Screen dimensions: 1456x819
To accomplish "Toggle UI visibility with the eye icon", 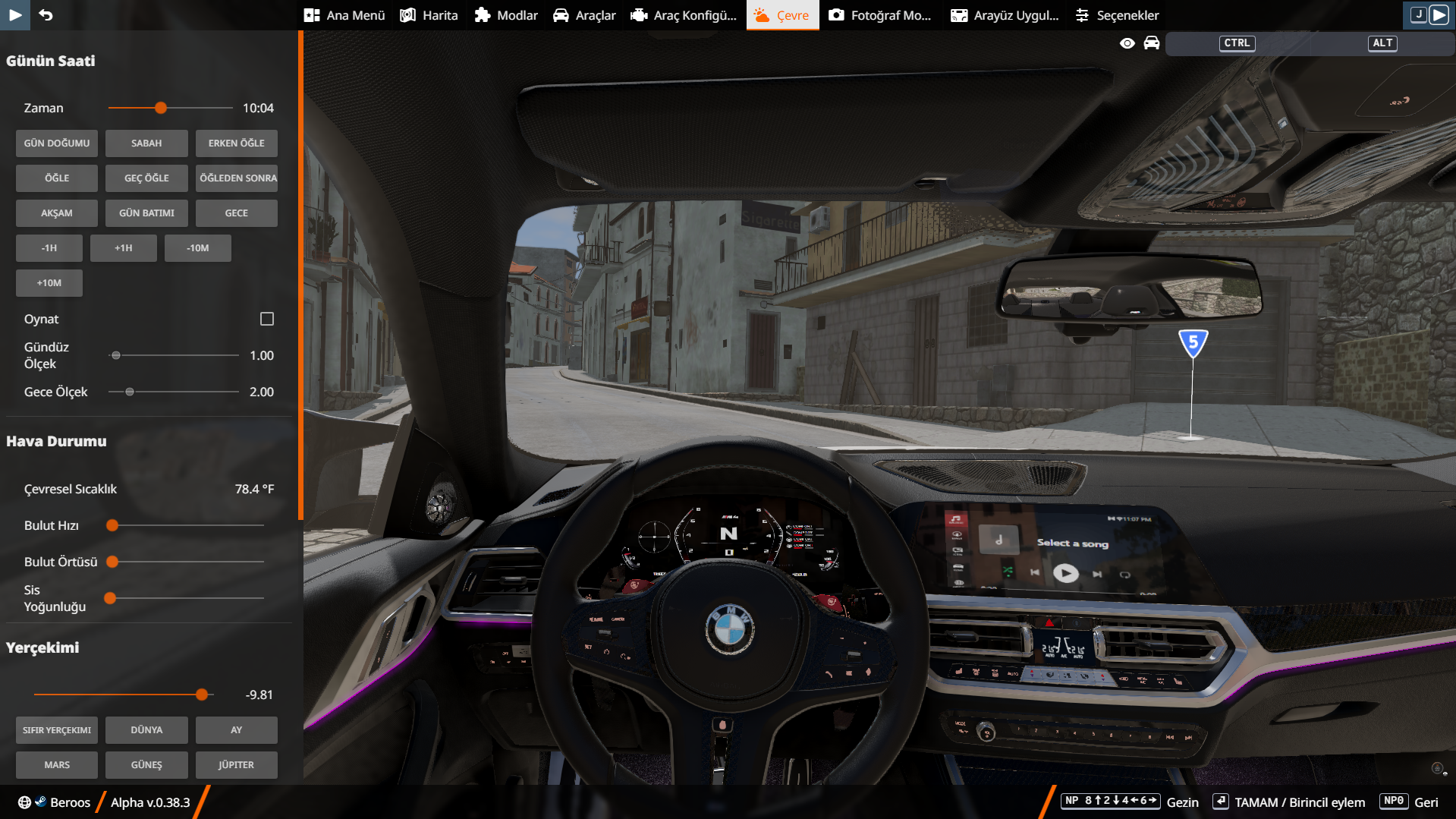I will pos(1127,43).
